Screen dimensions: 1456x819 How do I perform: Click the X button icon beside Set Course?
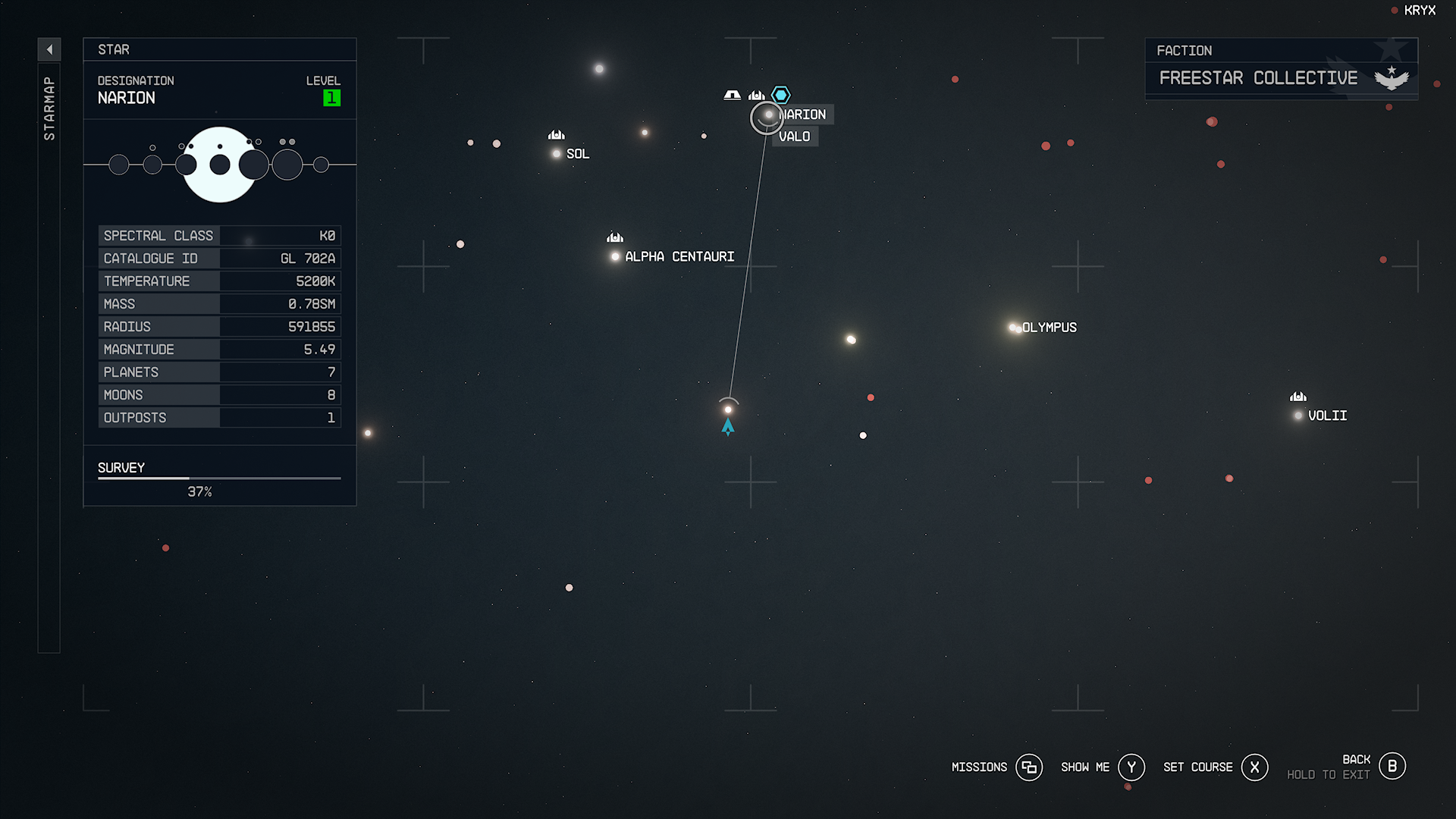[x=1255, y=767]
